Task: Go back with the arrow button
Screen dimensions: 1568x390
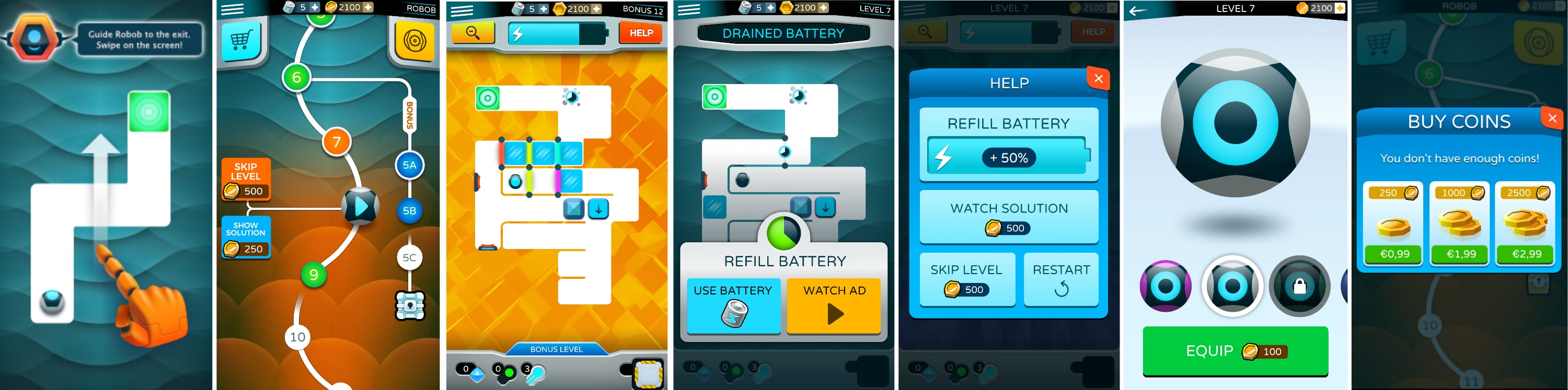Action: point(1138,10)
